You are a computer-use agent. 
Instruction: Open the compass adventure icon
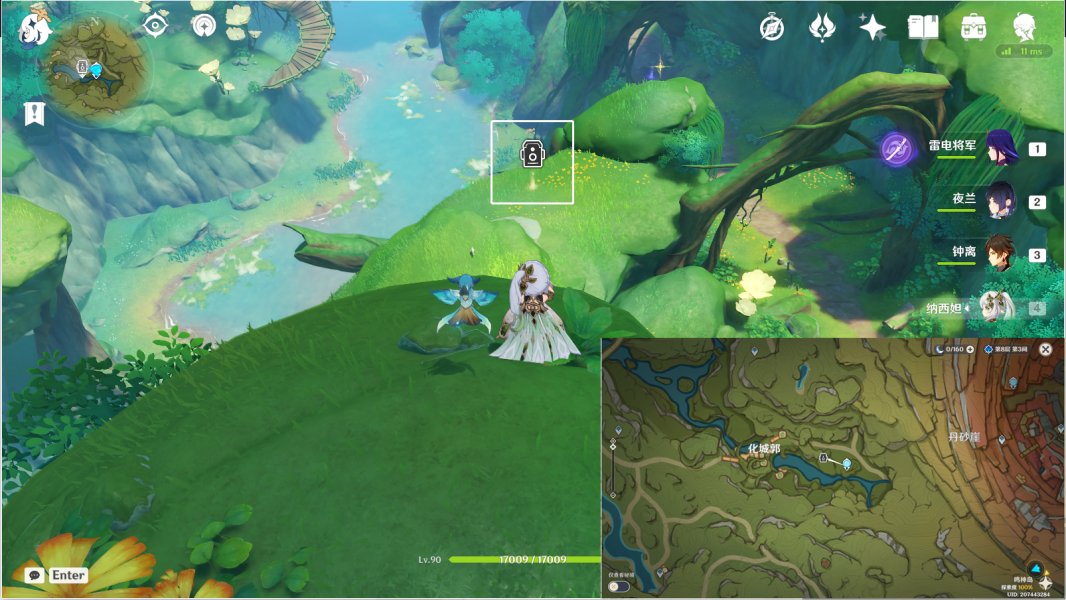[x=772, y=28]
